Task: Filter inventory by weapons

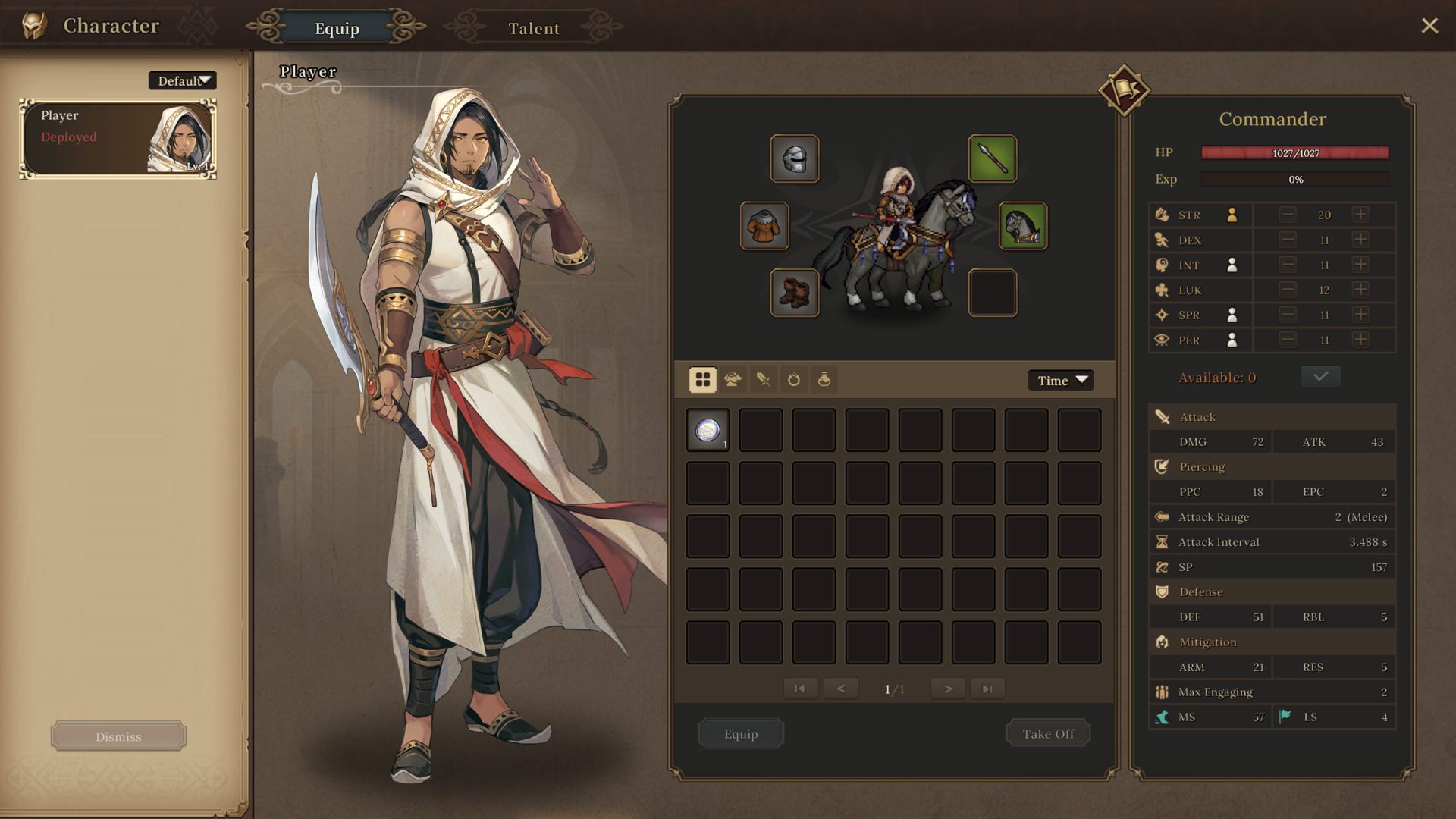Action: [x=763, y=379]
